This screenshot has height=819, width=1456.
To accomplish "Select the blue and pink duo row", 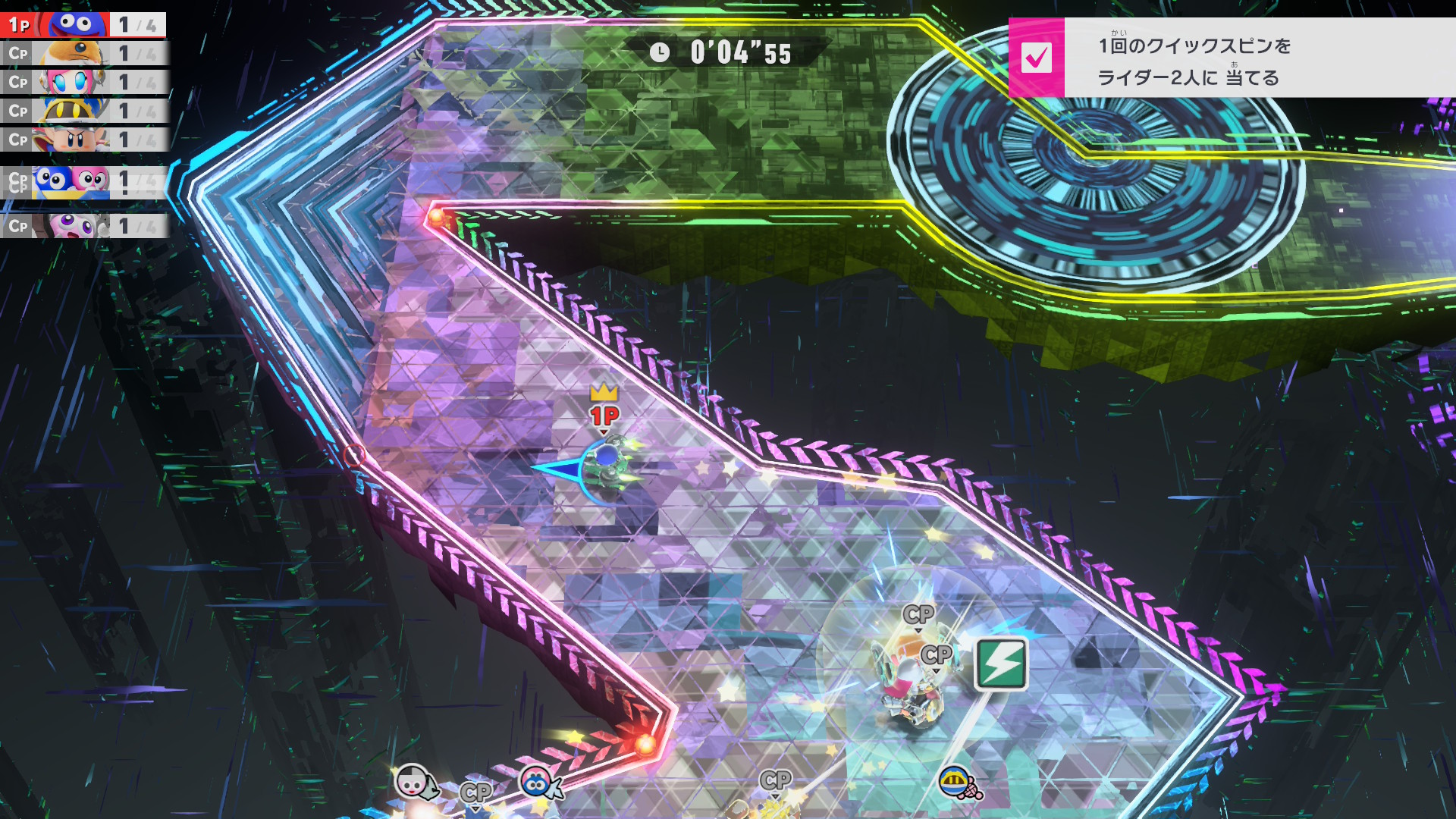I will pyautogui.click(x=83, y=182).
